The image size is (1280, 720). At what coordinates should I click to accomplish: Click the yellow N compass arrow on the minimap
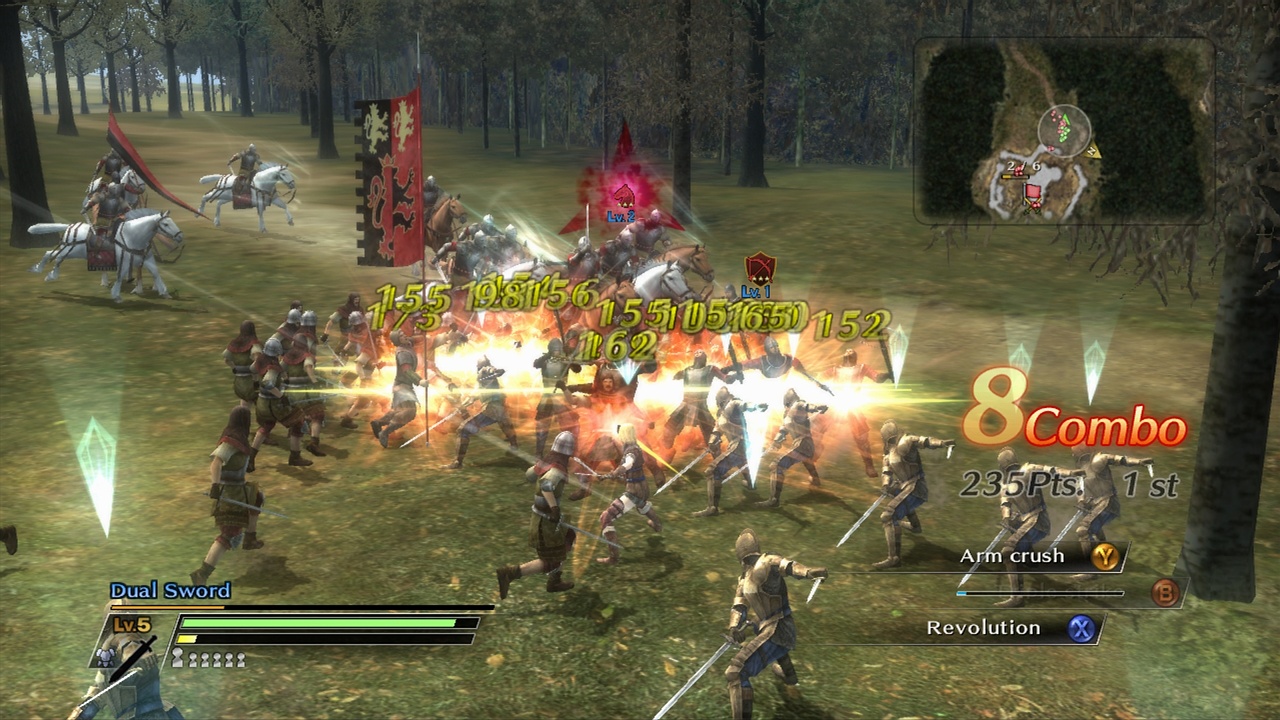1092,151
